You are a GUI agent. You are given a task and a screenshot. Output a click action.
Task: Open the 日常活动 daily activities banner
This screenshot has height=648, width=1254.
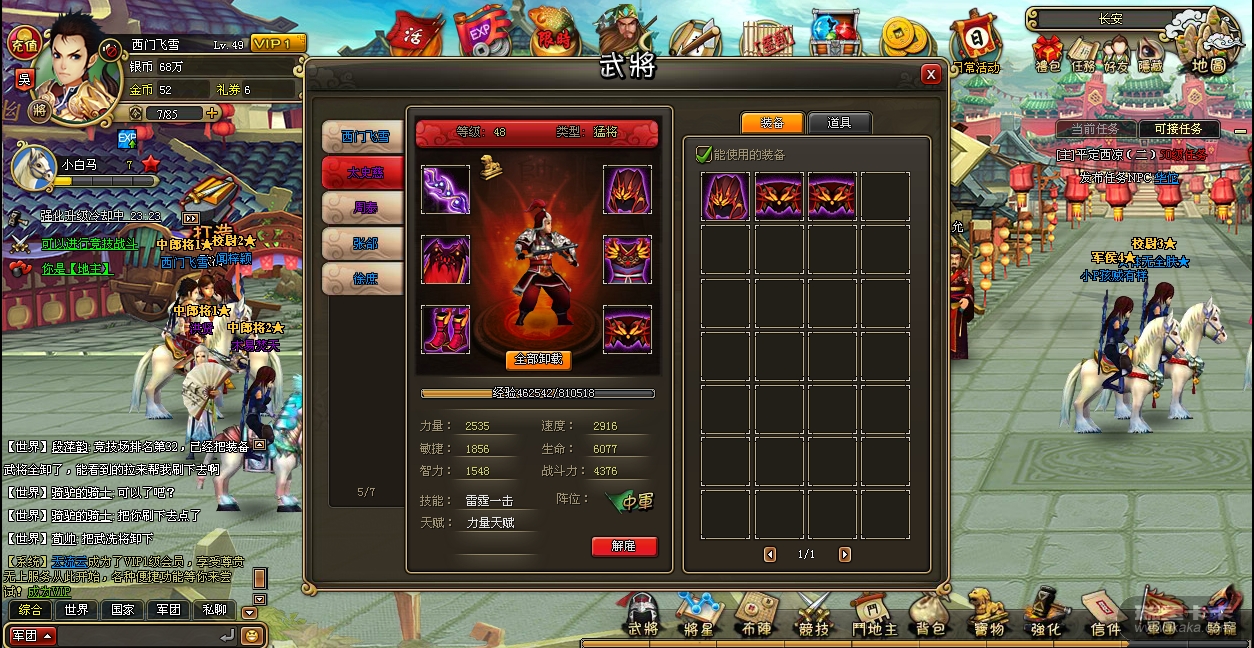click(974, 45)
